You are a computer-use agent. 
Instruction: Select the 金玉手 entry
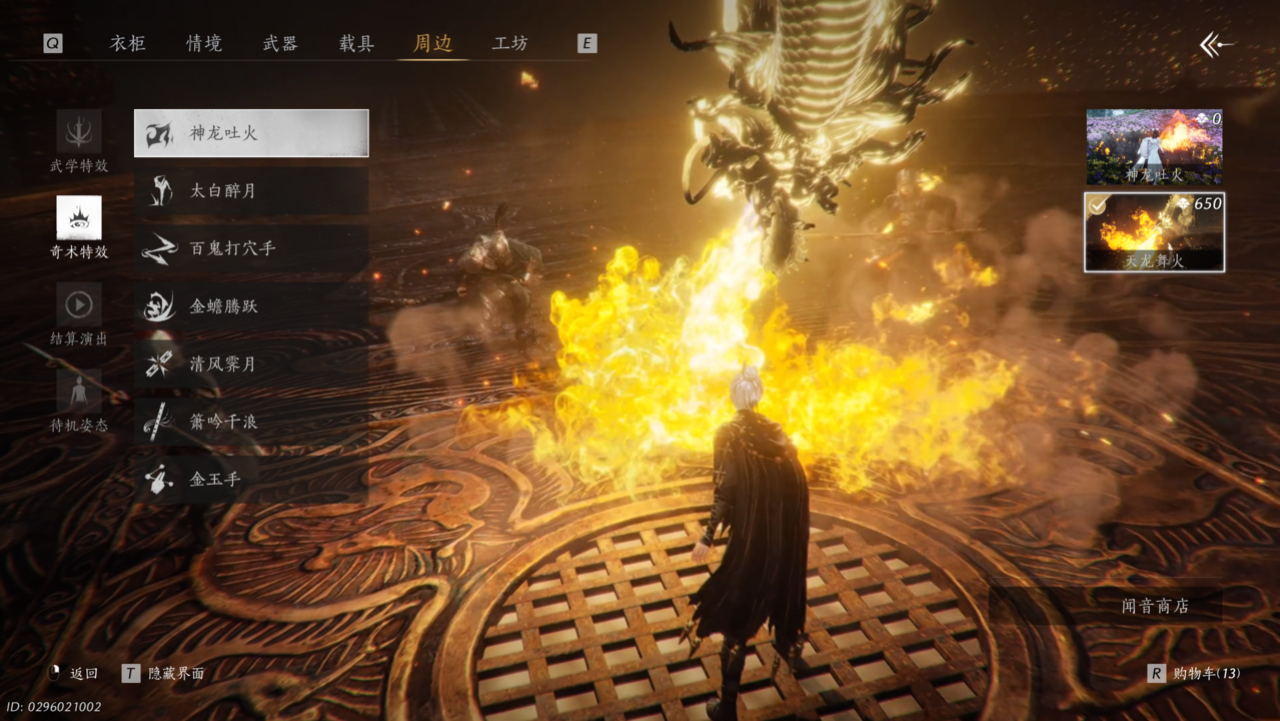tap(251, 480)
